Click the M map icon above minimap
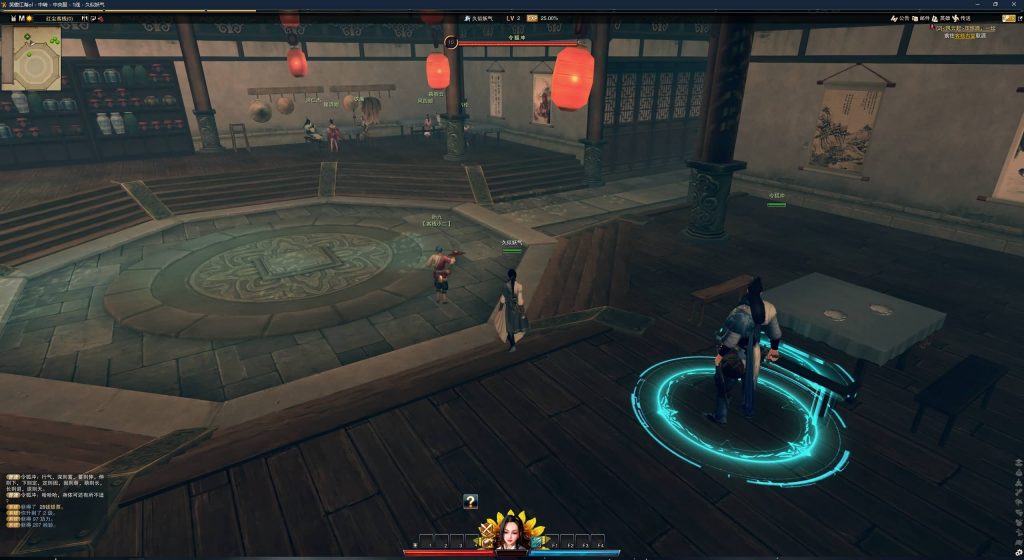This screenshot has width=1024, height=560. point(19,18)
